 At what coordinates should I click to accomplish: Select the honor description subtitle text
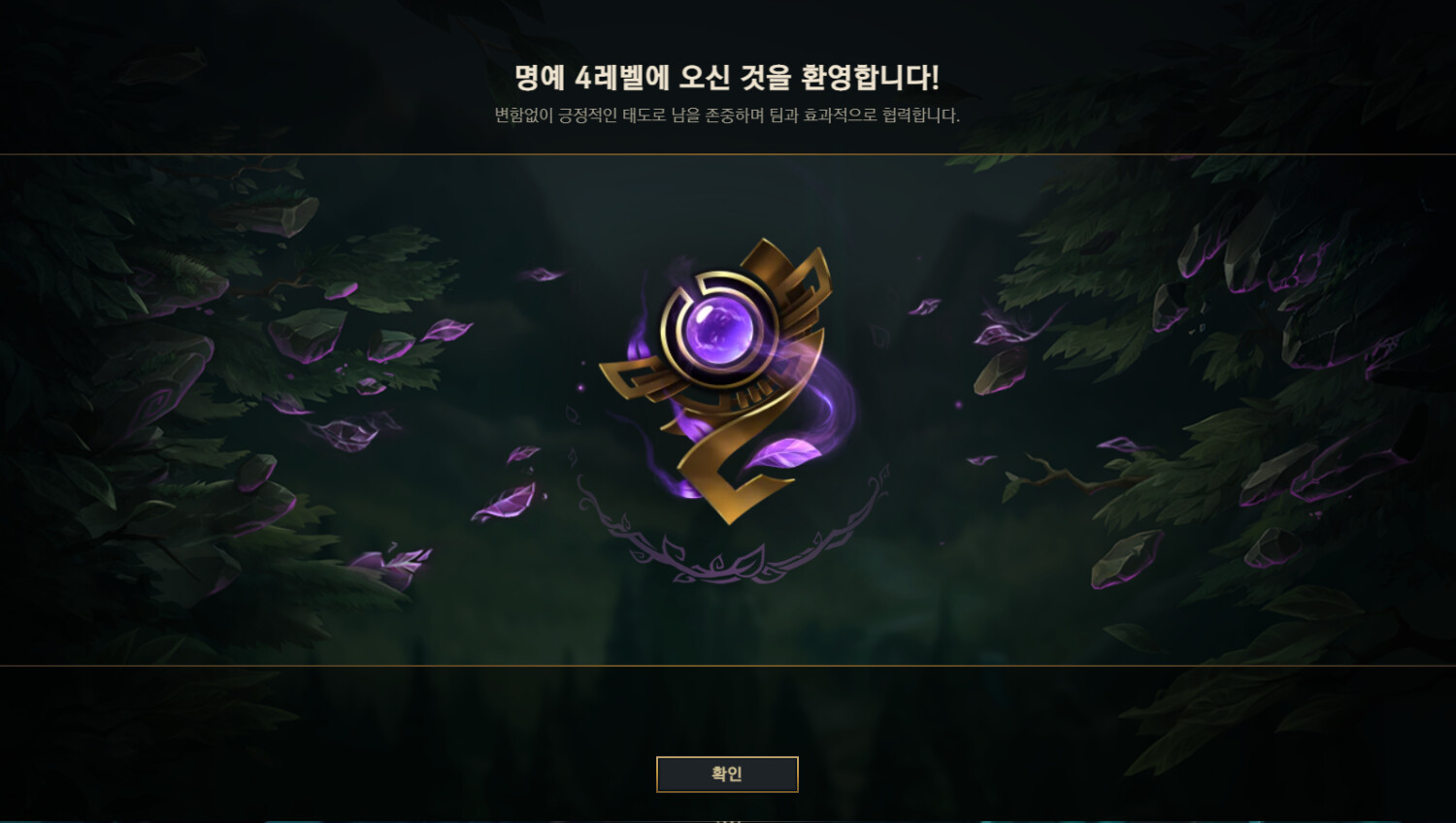click(726, 116)
